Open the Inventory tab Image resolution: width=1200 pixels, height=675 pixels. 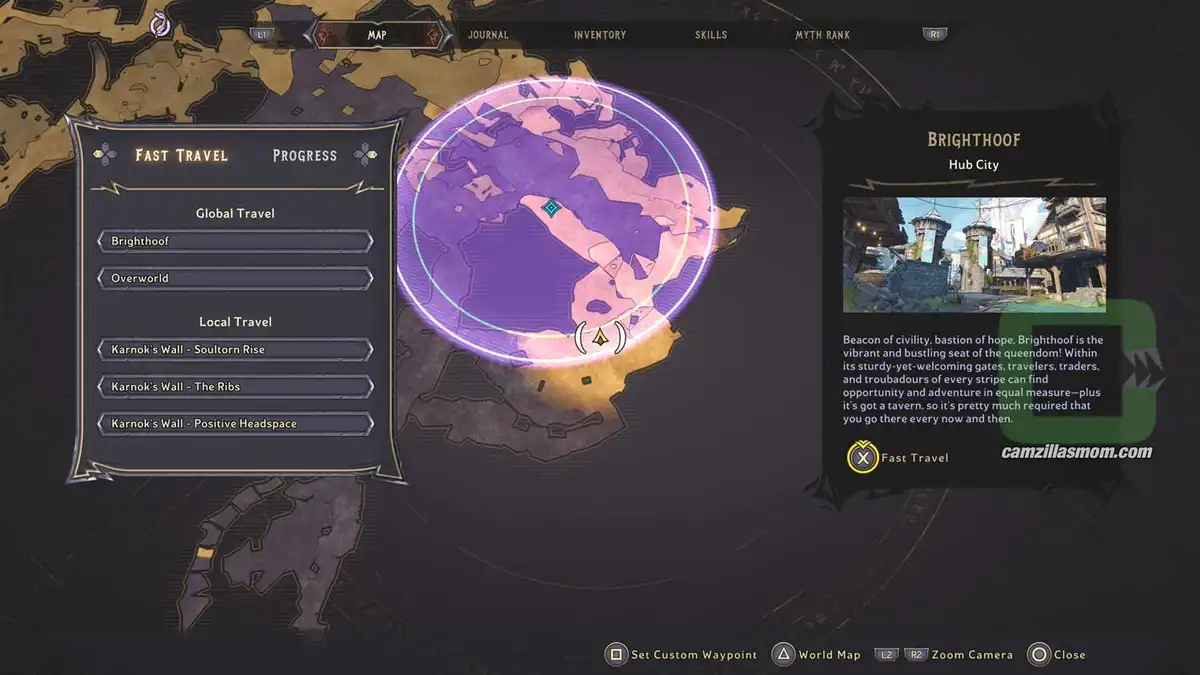pyautogui.click(x=600, y=35)
